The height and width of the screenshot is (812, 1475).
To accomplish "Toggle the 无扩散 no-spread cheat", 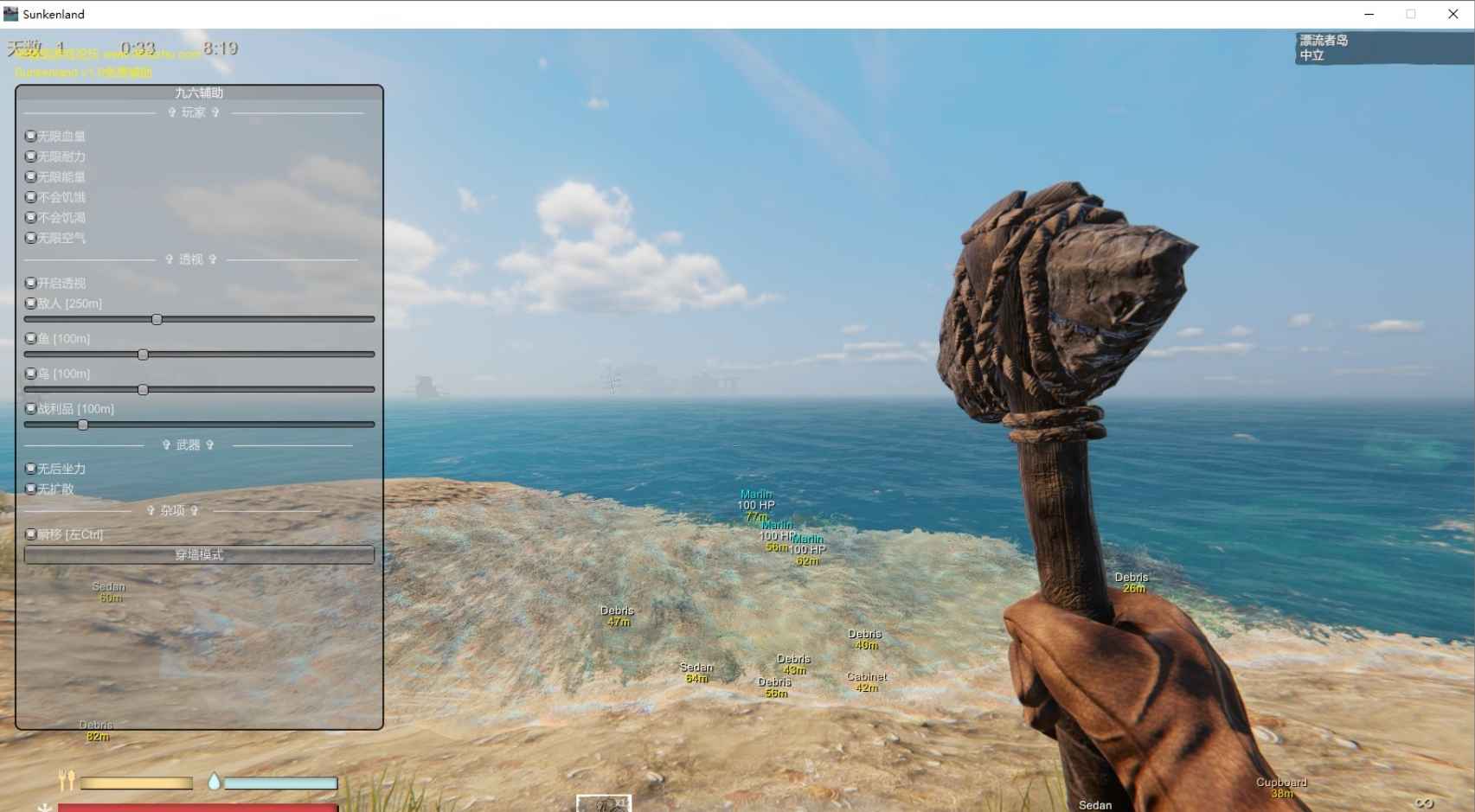I will tap(30, 488).
